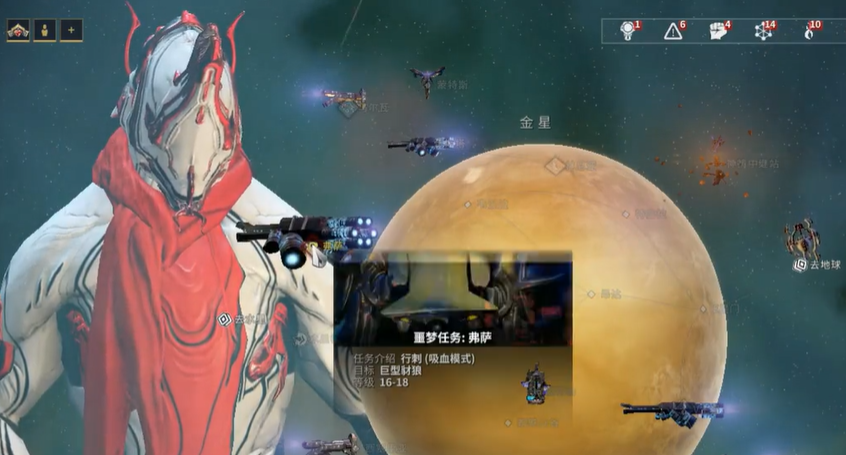846x455 pixels.
Task: Select the player silhouette squad slot
Action: [x=44, y=30]
